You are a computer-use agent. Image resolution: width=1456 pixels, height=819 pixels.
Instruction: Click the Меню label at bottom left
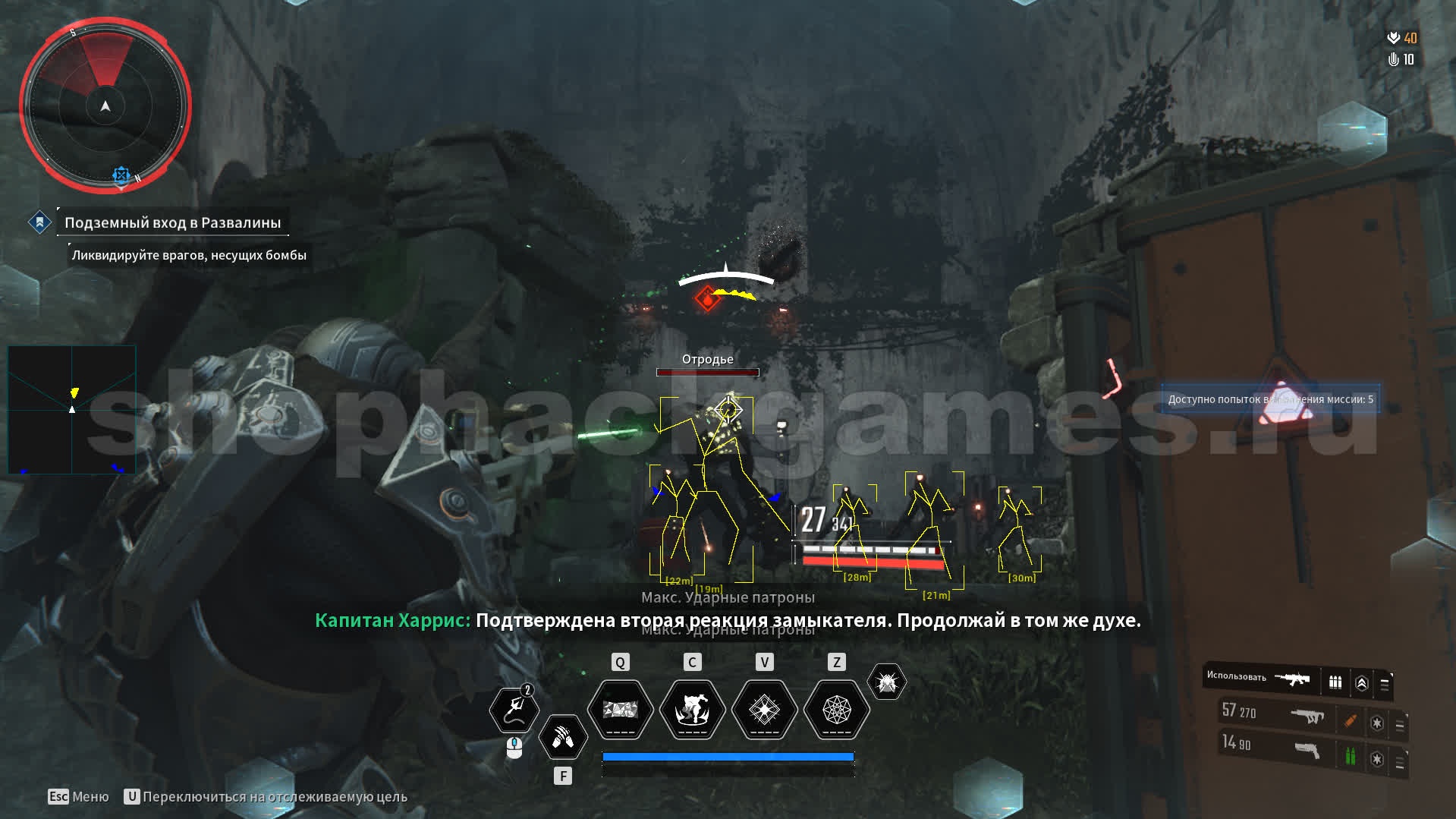[x=90, y=797]
